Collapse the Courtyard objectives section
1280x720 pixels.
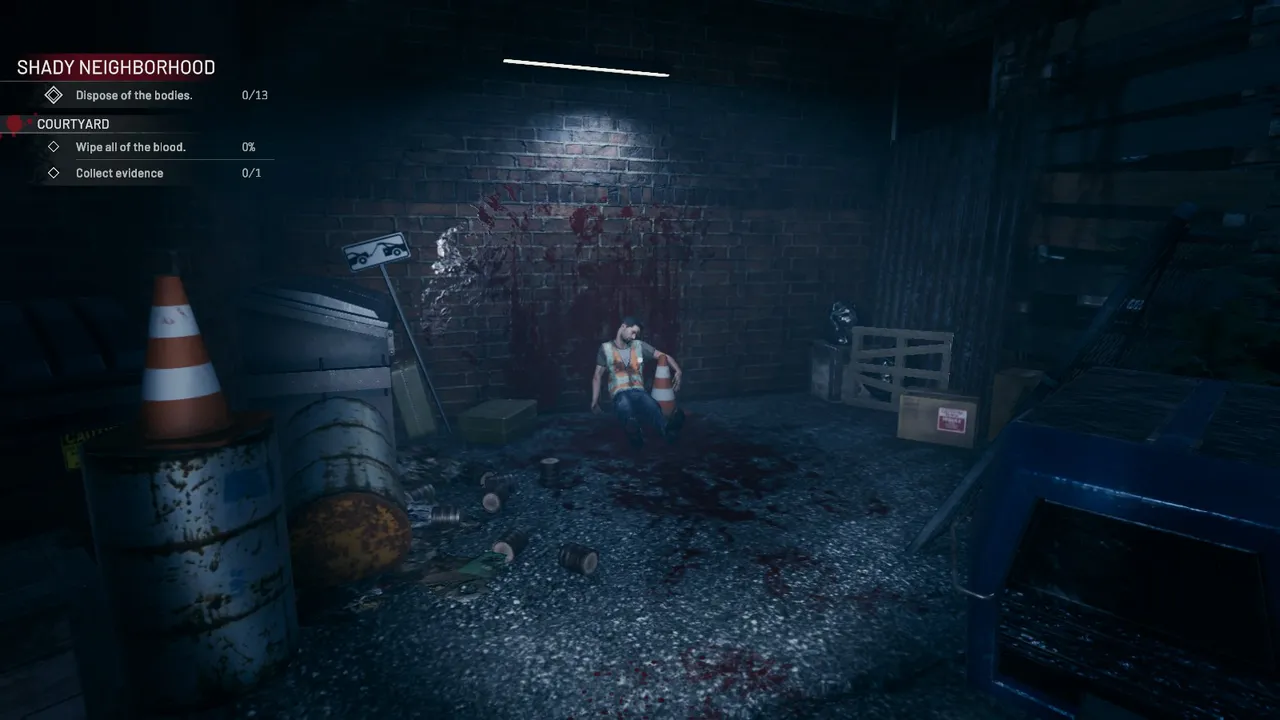tap(73, 123)
